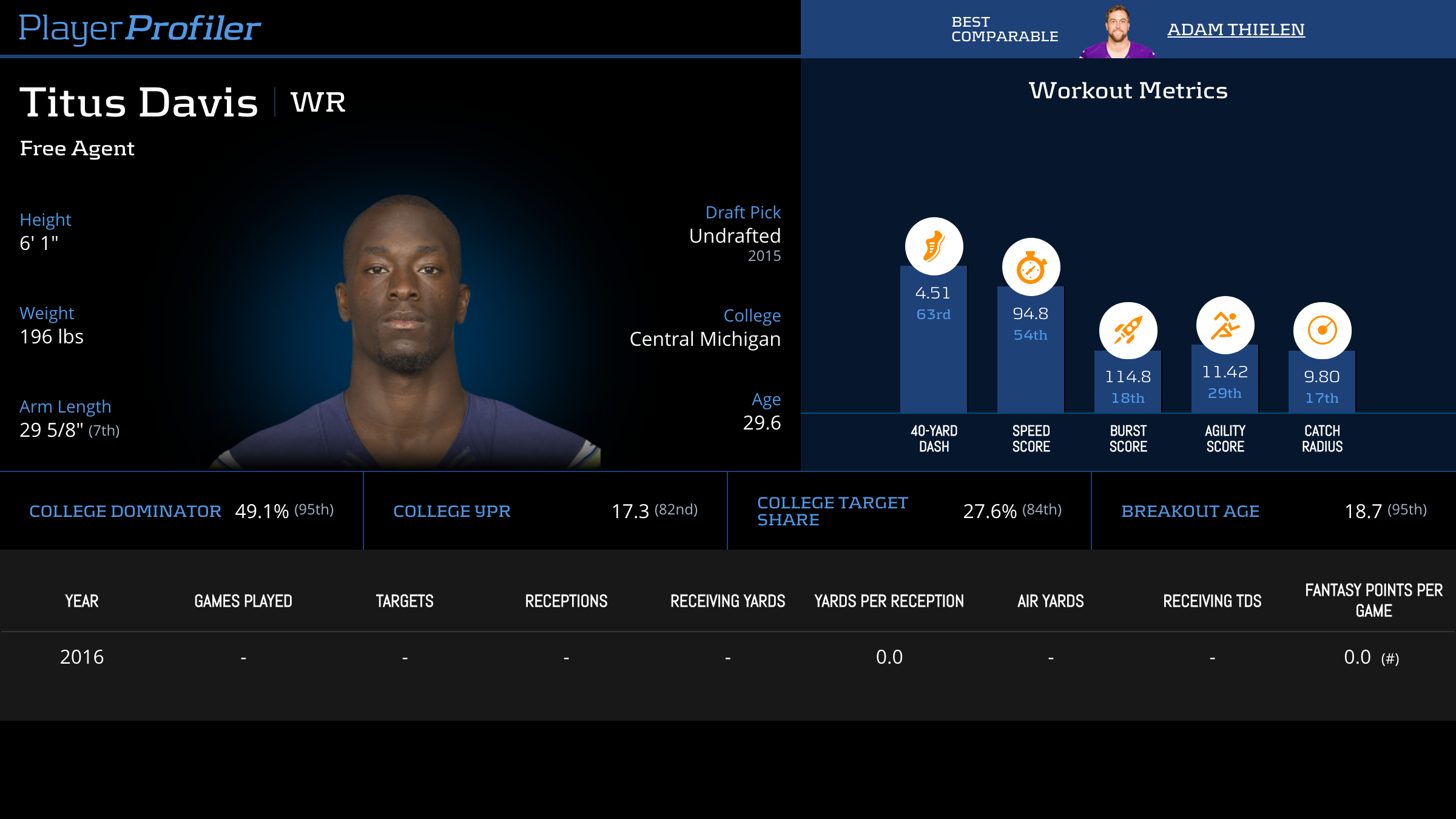Click the Agility Score runner icon
The width and height of the screenshot is (1456, 819).
[1225, 325]
